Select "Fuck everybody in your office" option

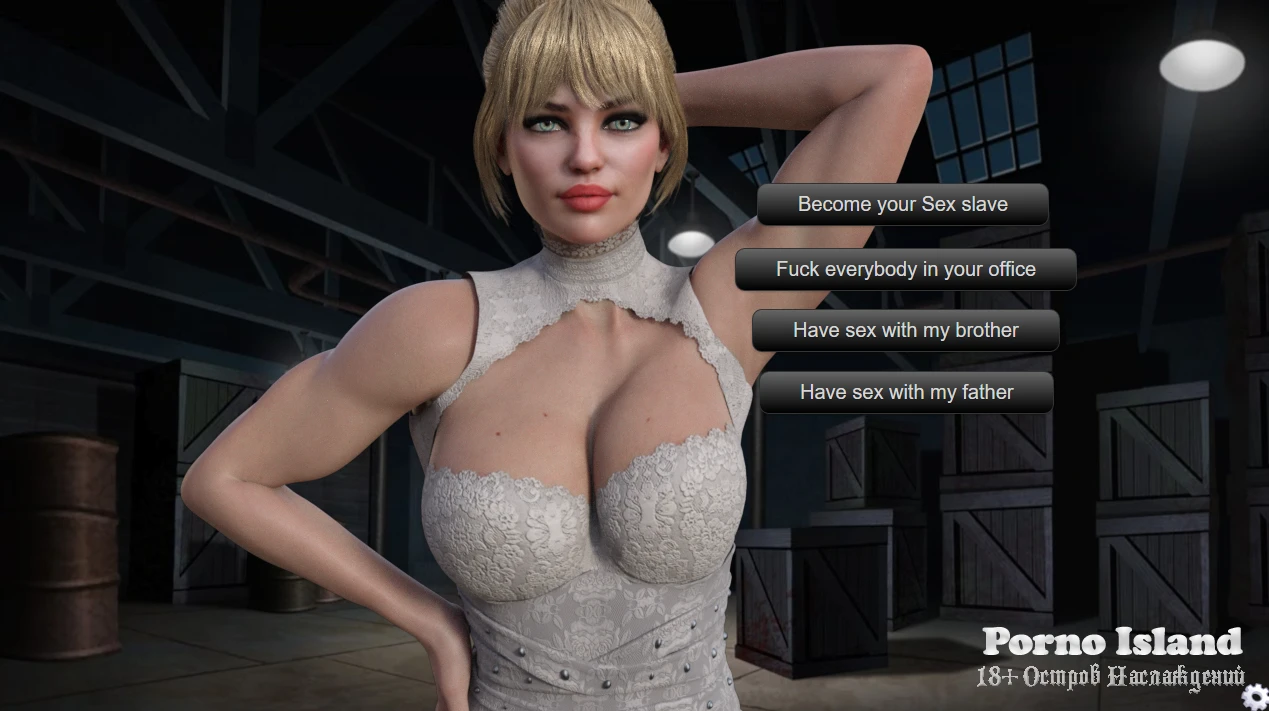point(905,269)
